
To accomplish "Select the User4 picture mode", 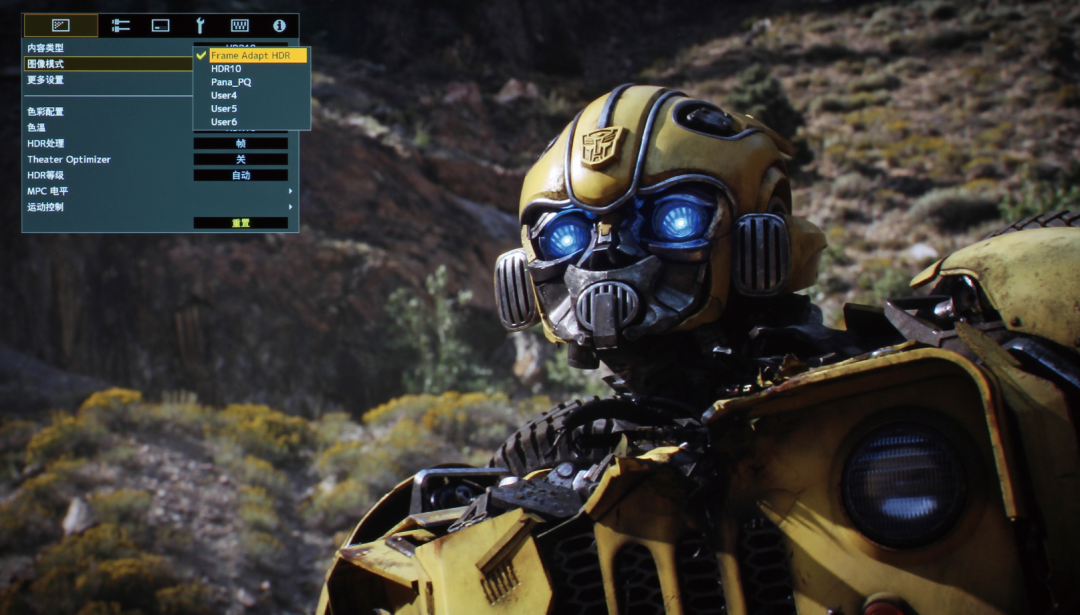I will pos(224,95).
